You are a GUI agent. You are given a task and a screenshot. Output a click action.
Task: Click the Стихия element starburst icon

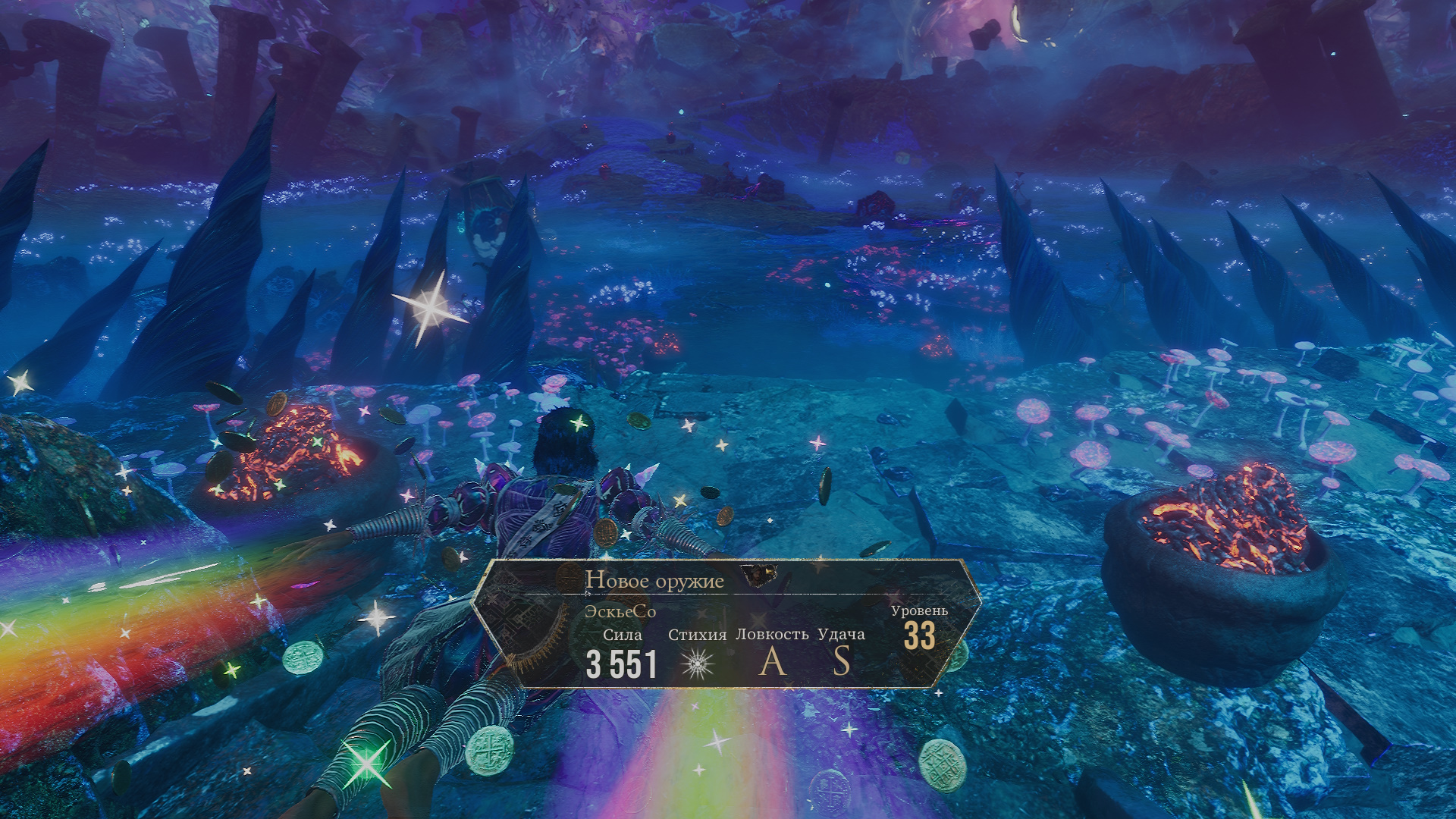(x=698, y=664)
